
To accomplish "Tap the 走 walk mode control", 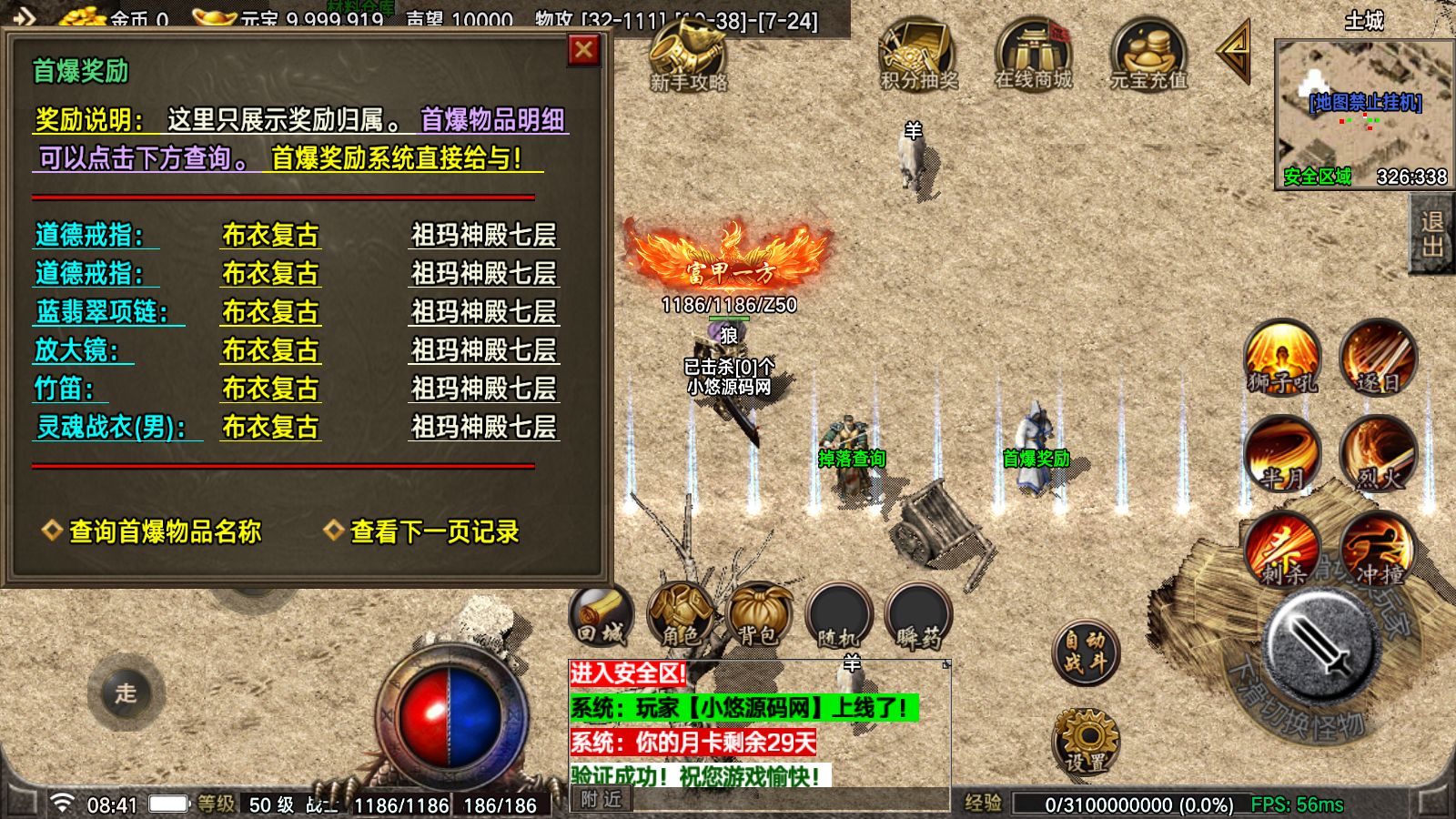I will [x=125, y=694].
